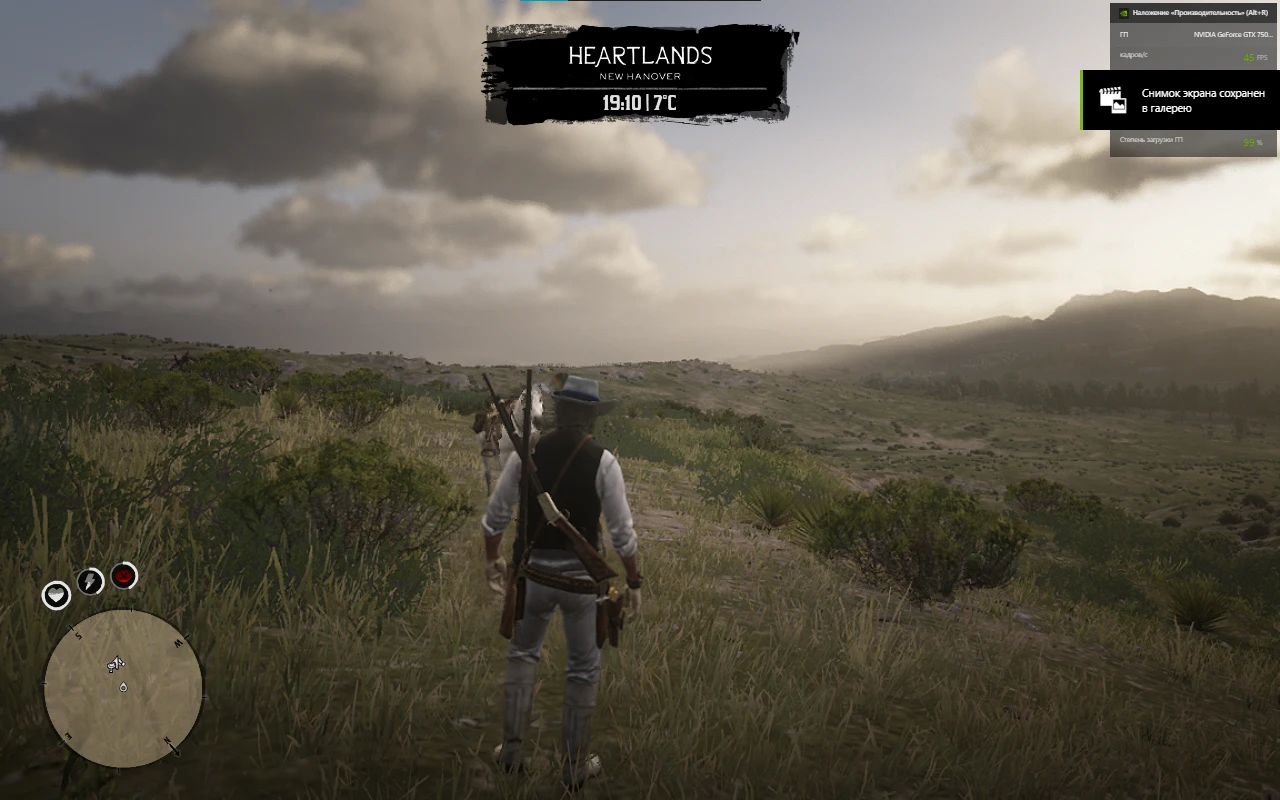Click the S direction marker on the minimap
Screen dimensions: 1280x800
[x=78, y=634]
